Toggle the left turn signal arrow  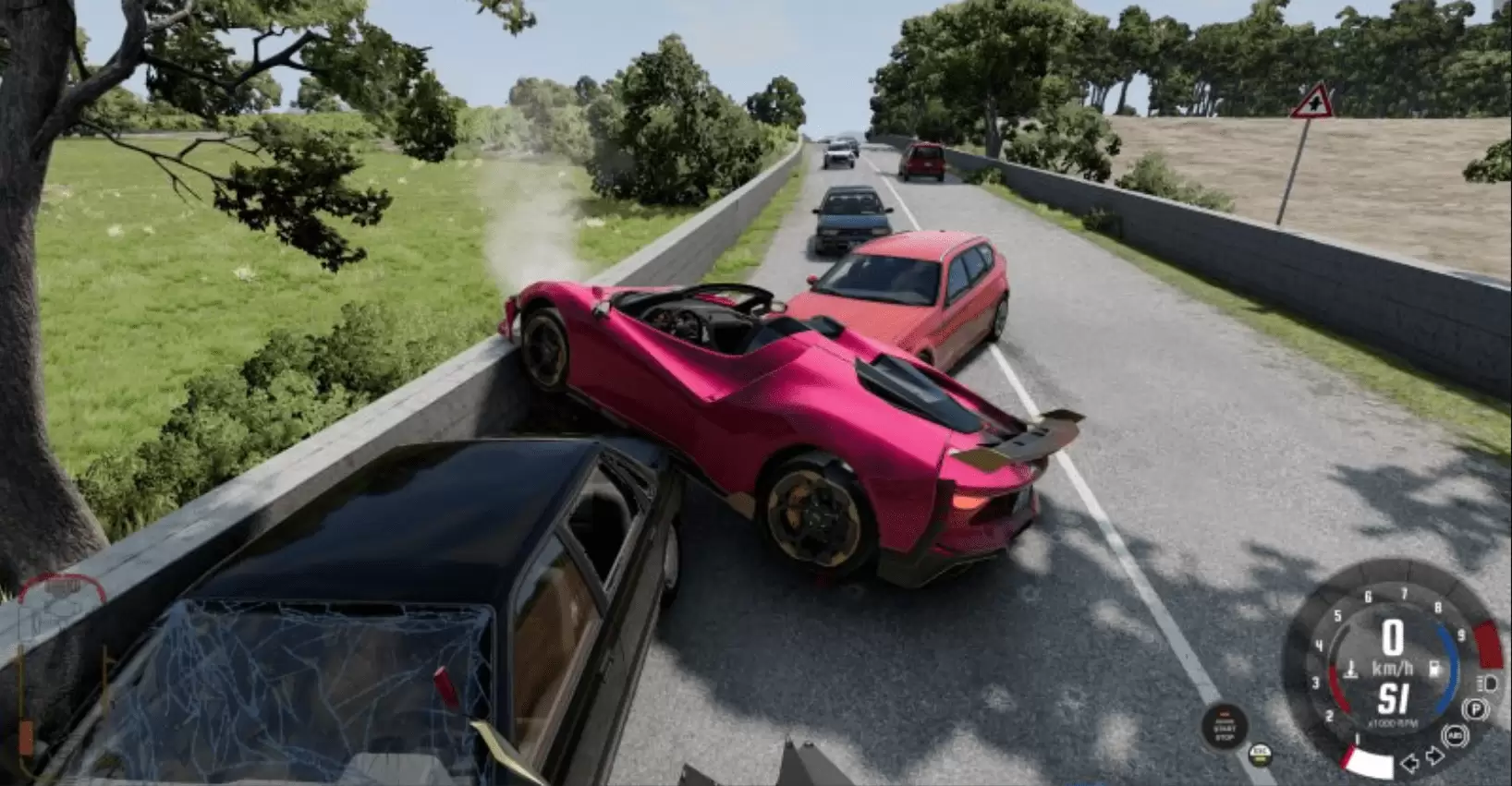coord(1410,765)
